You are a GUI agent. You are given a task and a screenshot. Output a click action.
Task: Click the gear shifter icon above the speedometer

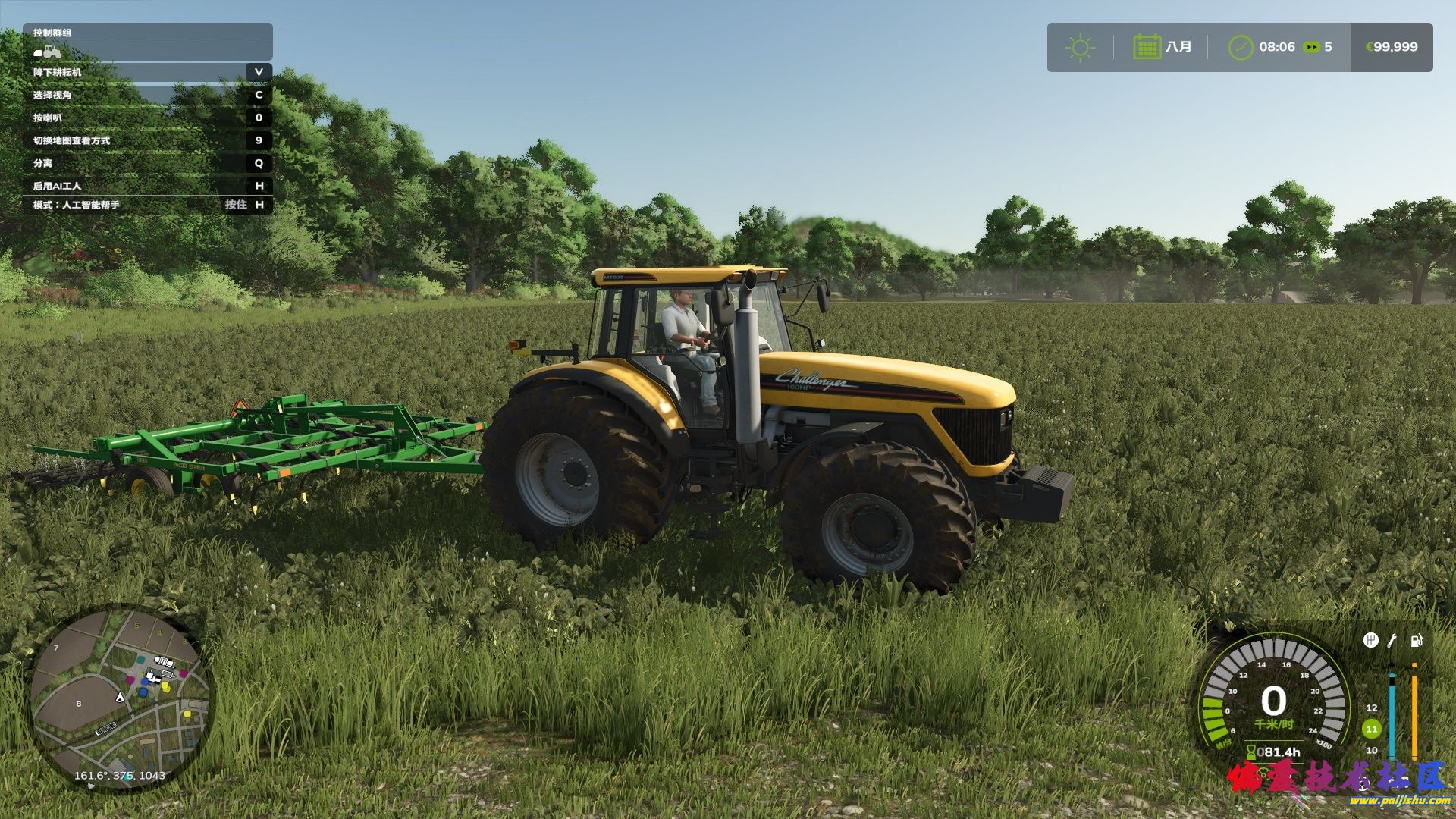(x=1370, y=641)
